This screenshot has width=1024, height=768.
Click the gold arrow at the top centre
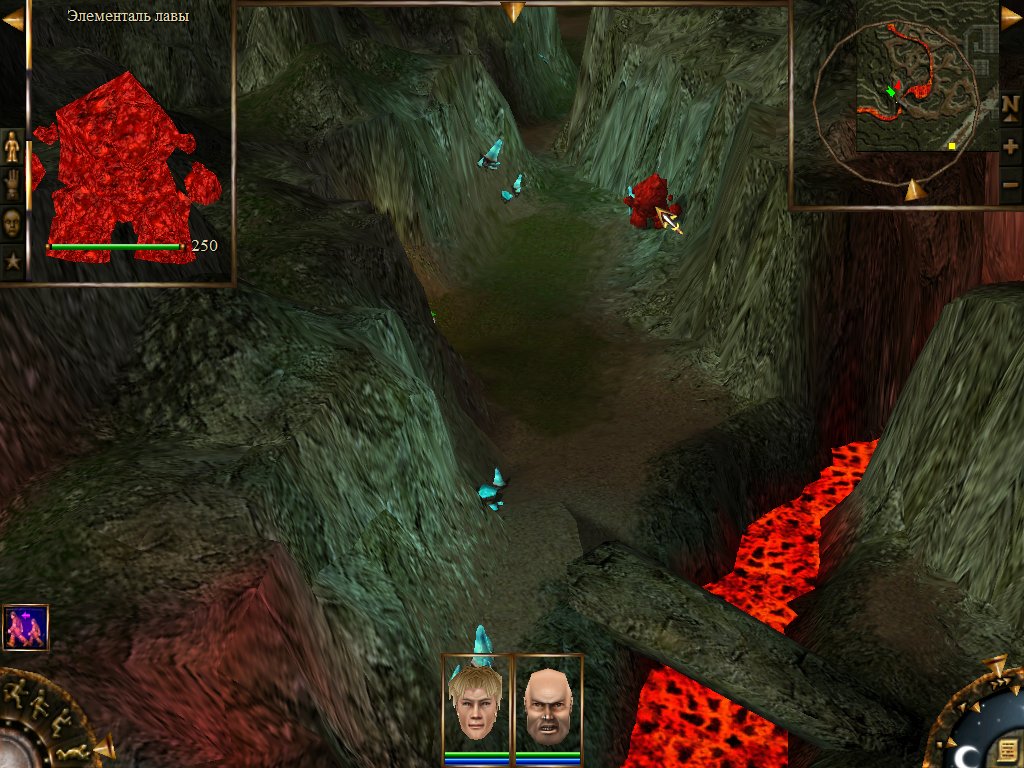[513, 11]
